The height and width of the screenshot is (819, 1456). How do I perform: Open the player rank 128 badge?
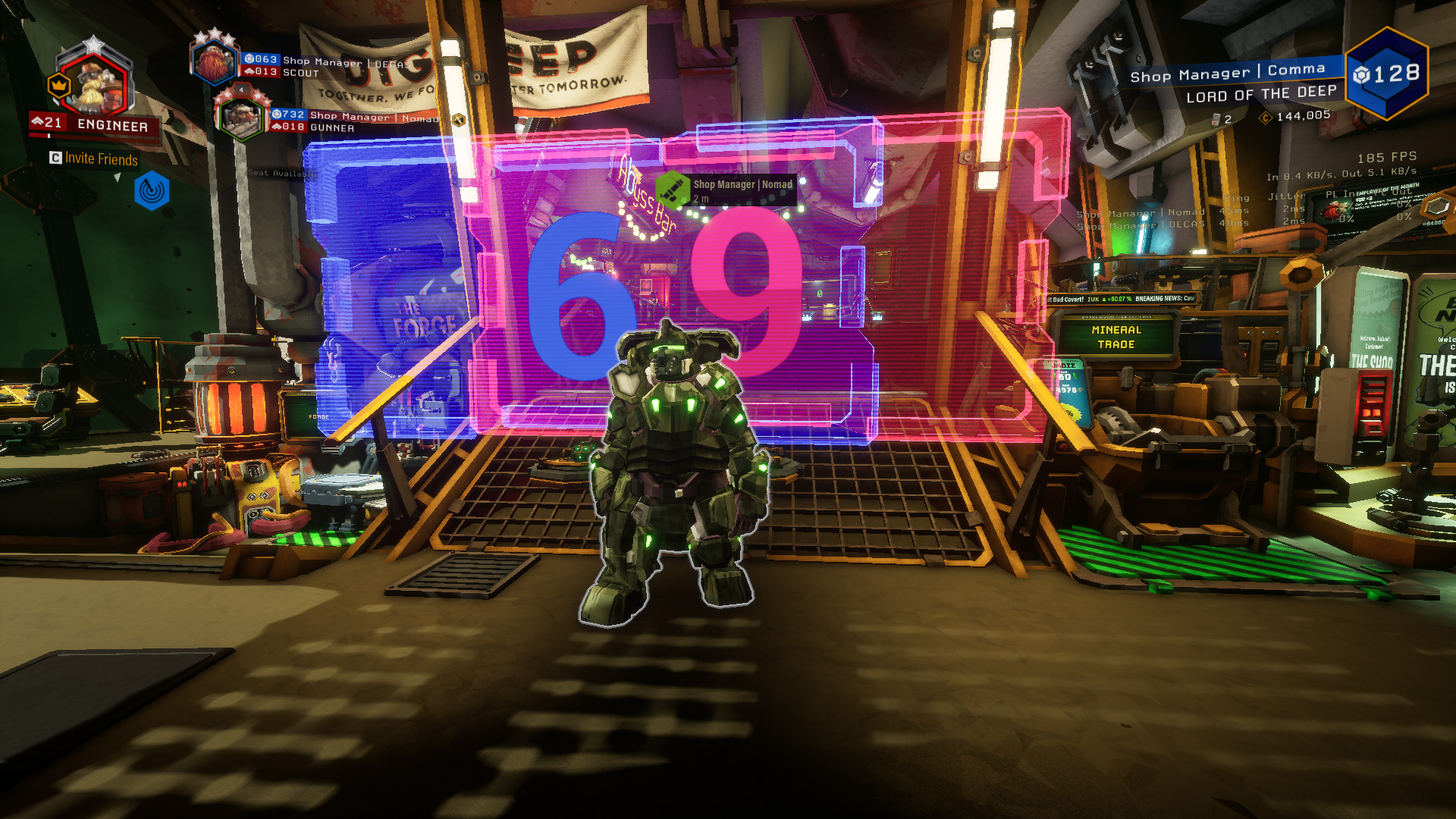click(1386, 74)
